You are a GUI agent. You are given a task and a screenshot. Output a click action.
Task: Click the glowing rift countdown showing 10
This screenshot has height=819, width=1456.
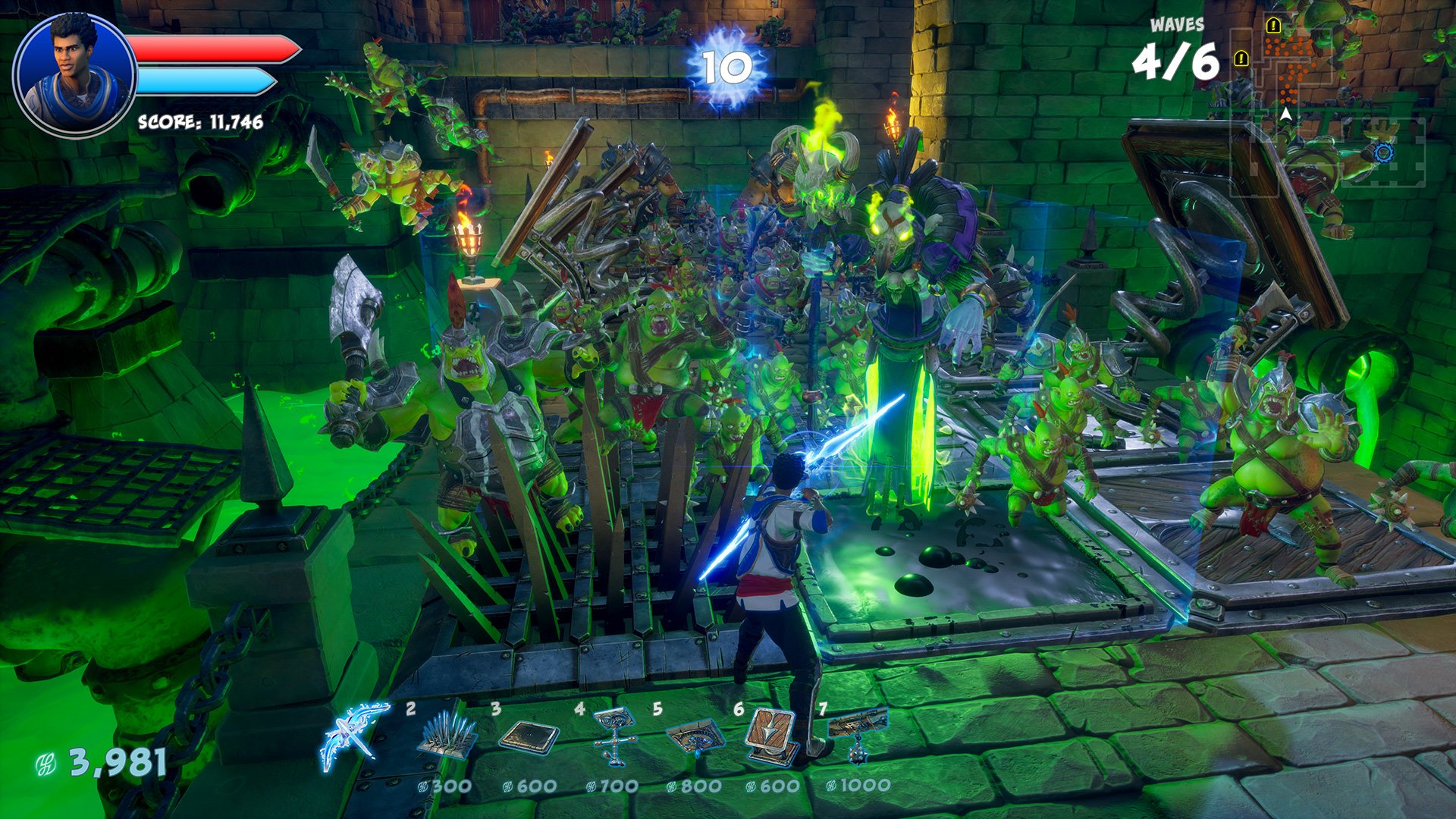[726, 67]
